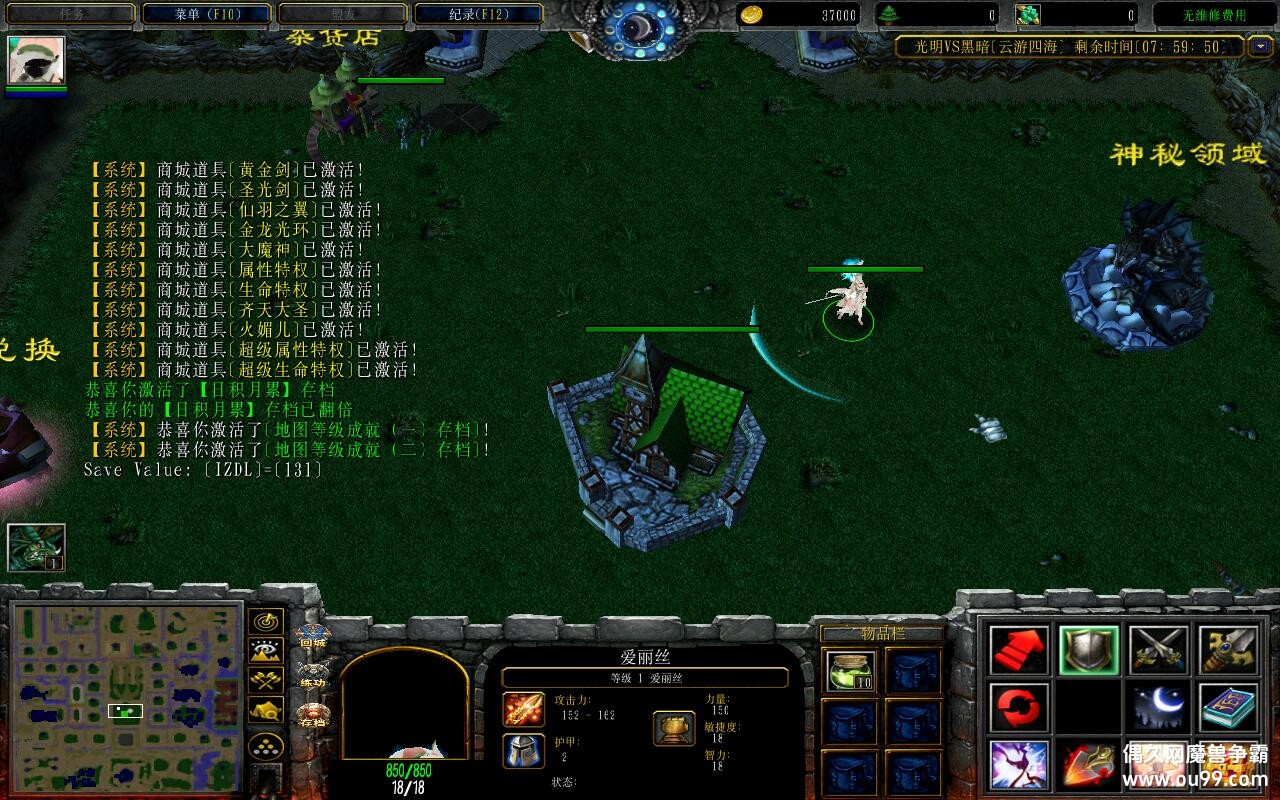Activate the minimap signal ping button
This screenshot has width=1280, height=800.
coord(265,621)
